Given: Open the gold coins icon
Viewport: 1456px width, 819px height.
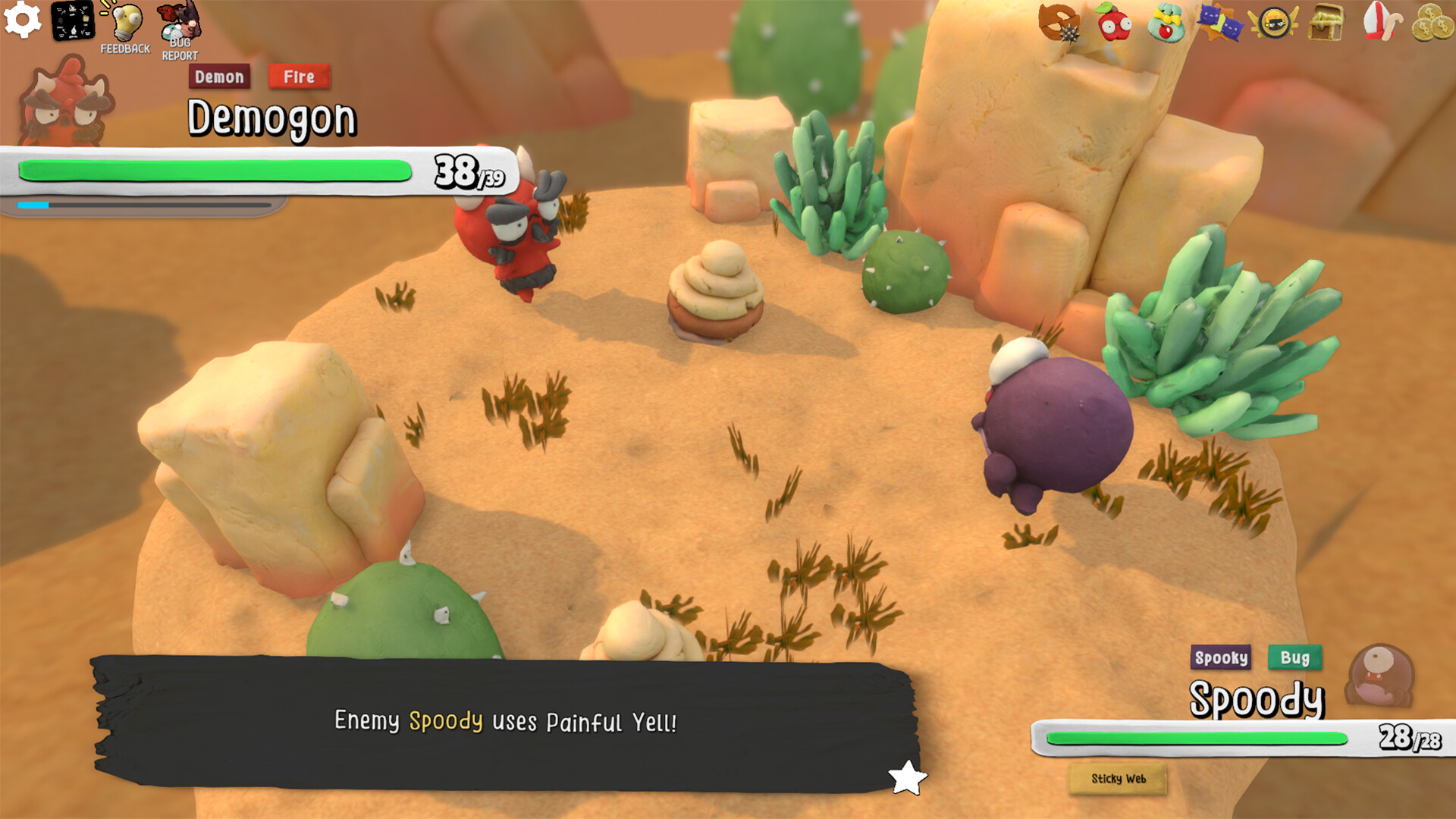Looking at the screenshot, I should [1432, 23].
